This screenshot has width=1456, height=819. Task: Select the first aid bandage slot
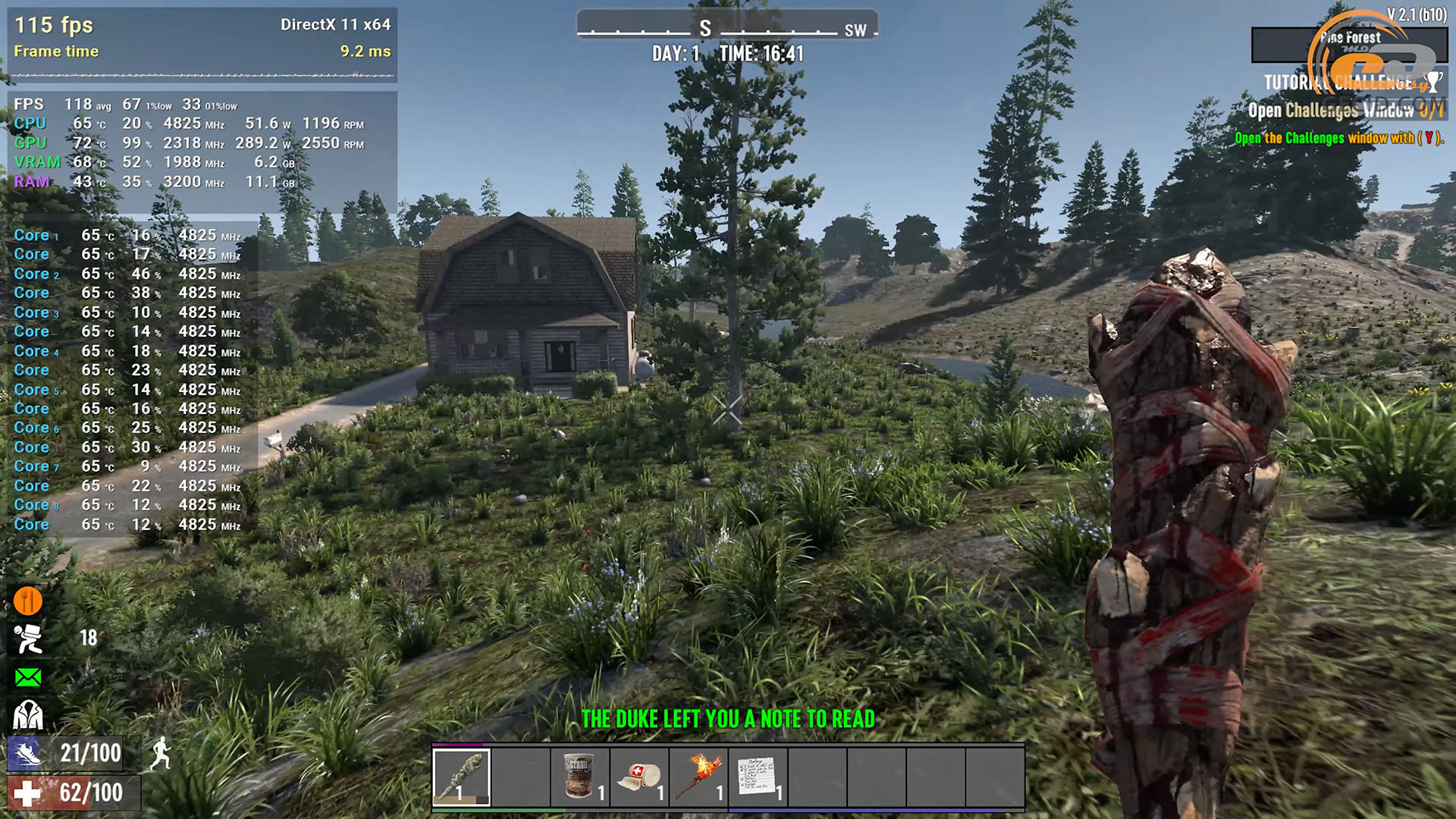tap(639, 777)
